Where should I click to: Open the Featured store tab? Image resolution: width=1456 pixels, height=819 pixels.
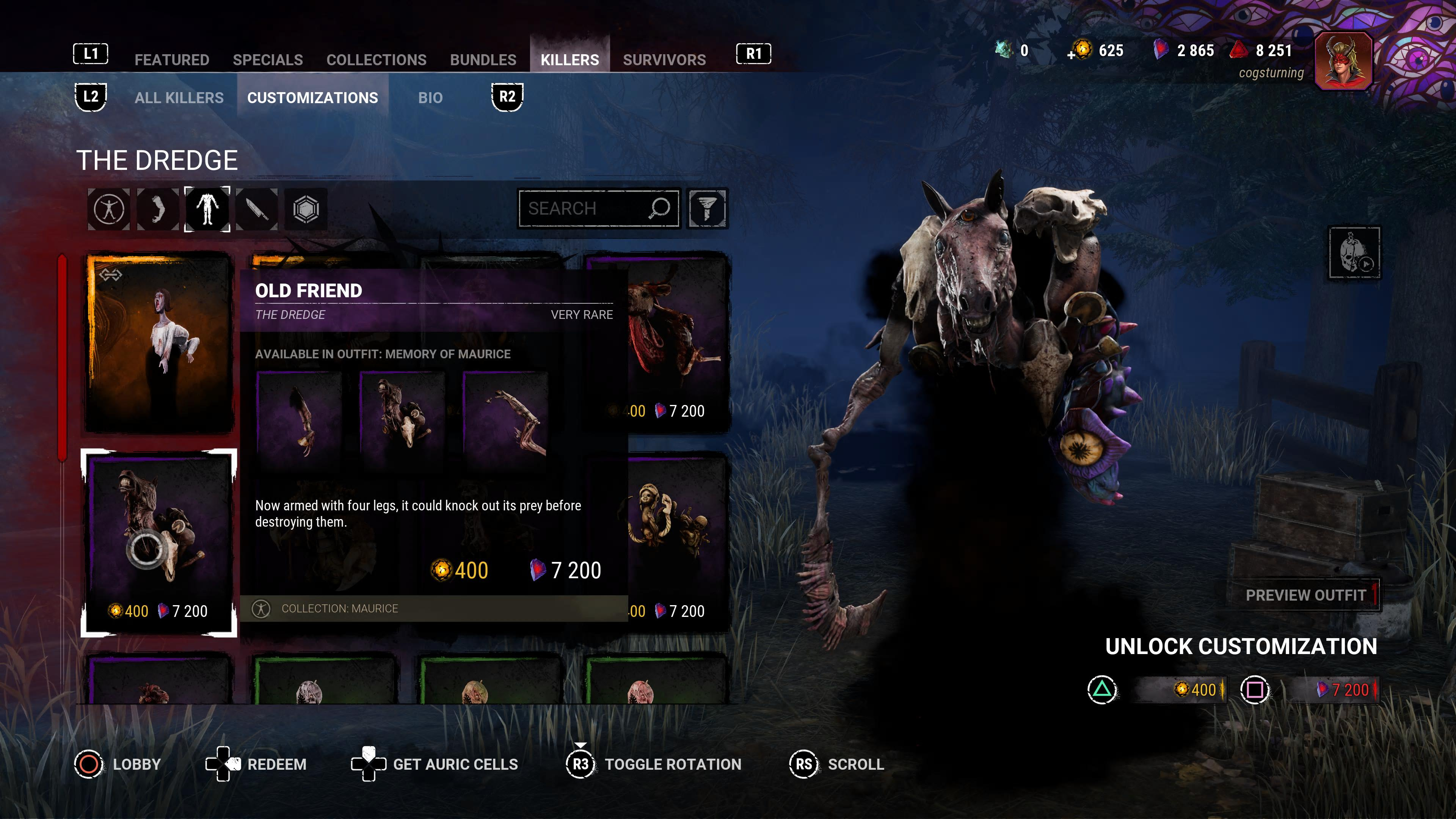pyautogui.click(x=172, y=60)
